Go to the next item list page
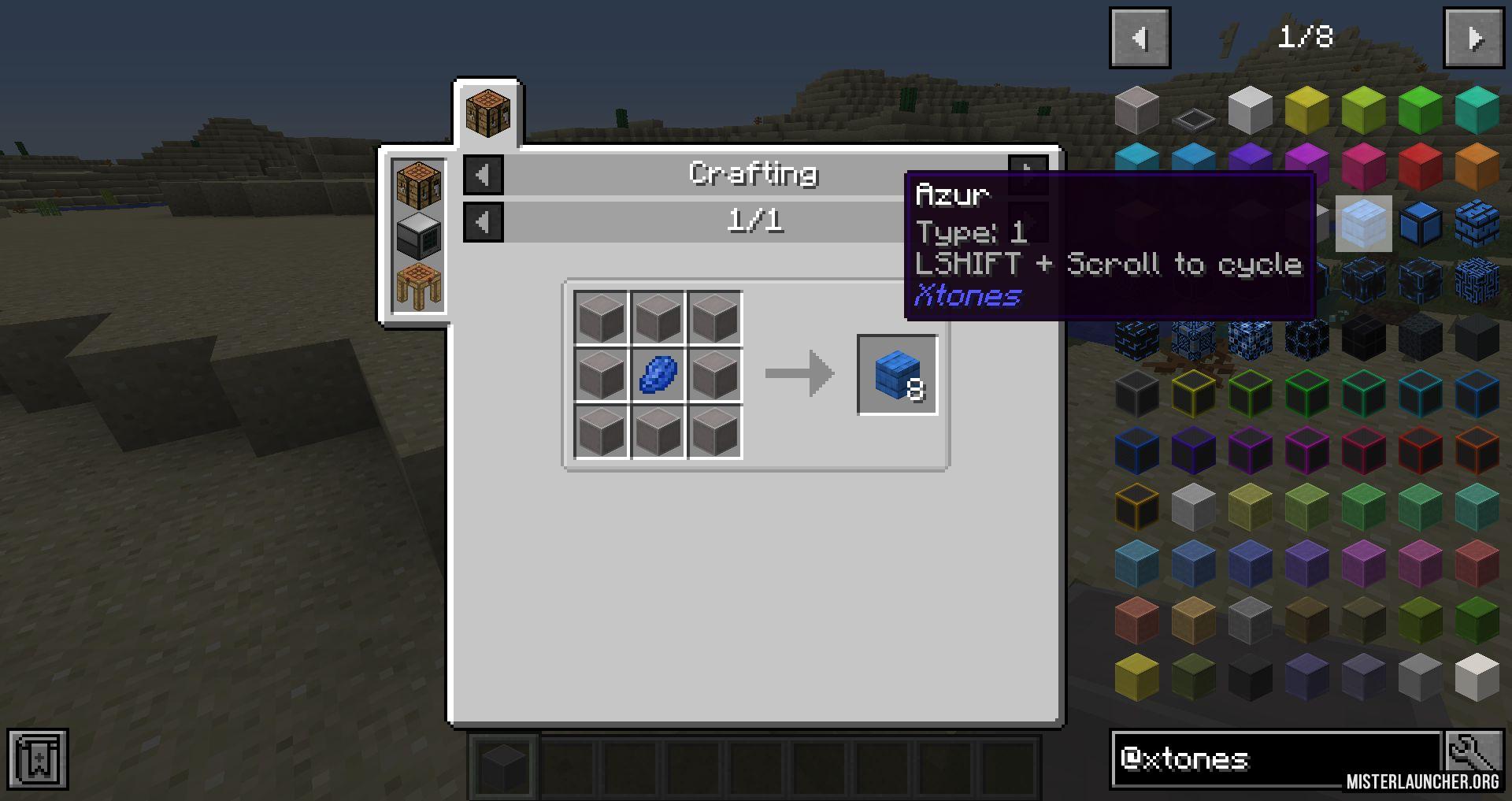1512x801 pixels. pyautogui.click(x=1473, y=38)
